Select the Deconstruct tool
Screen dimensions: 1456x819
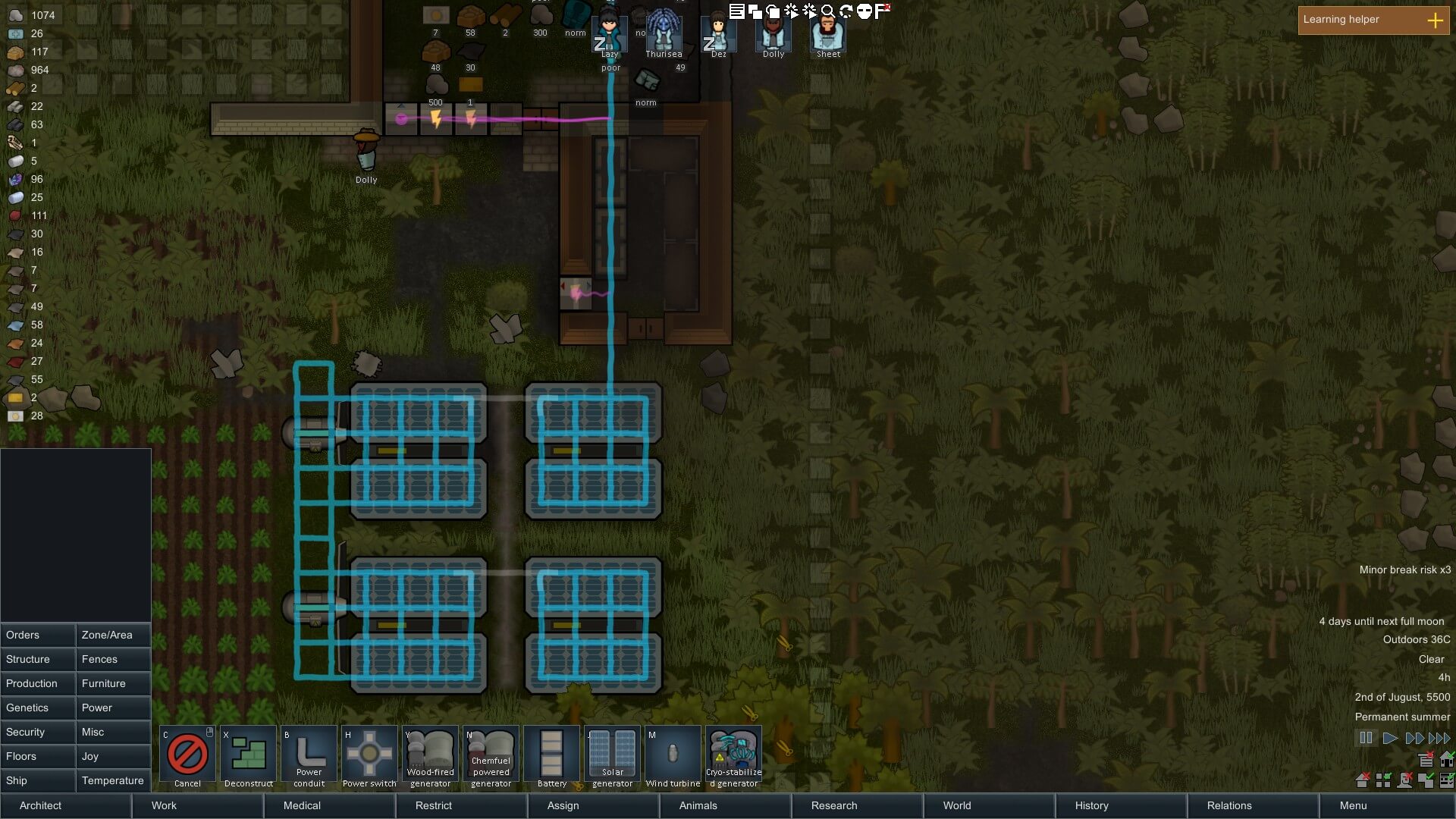(248, 757)
